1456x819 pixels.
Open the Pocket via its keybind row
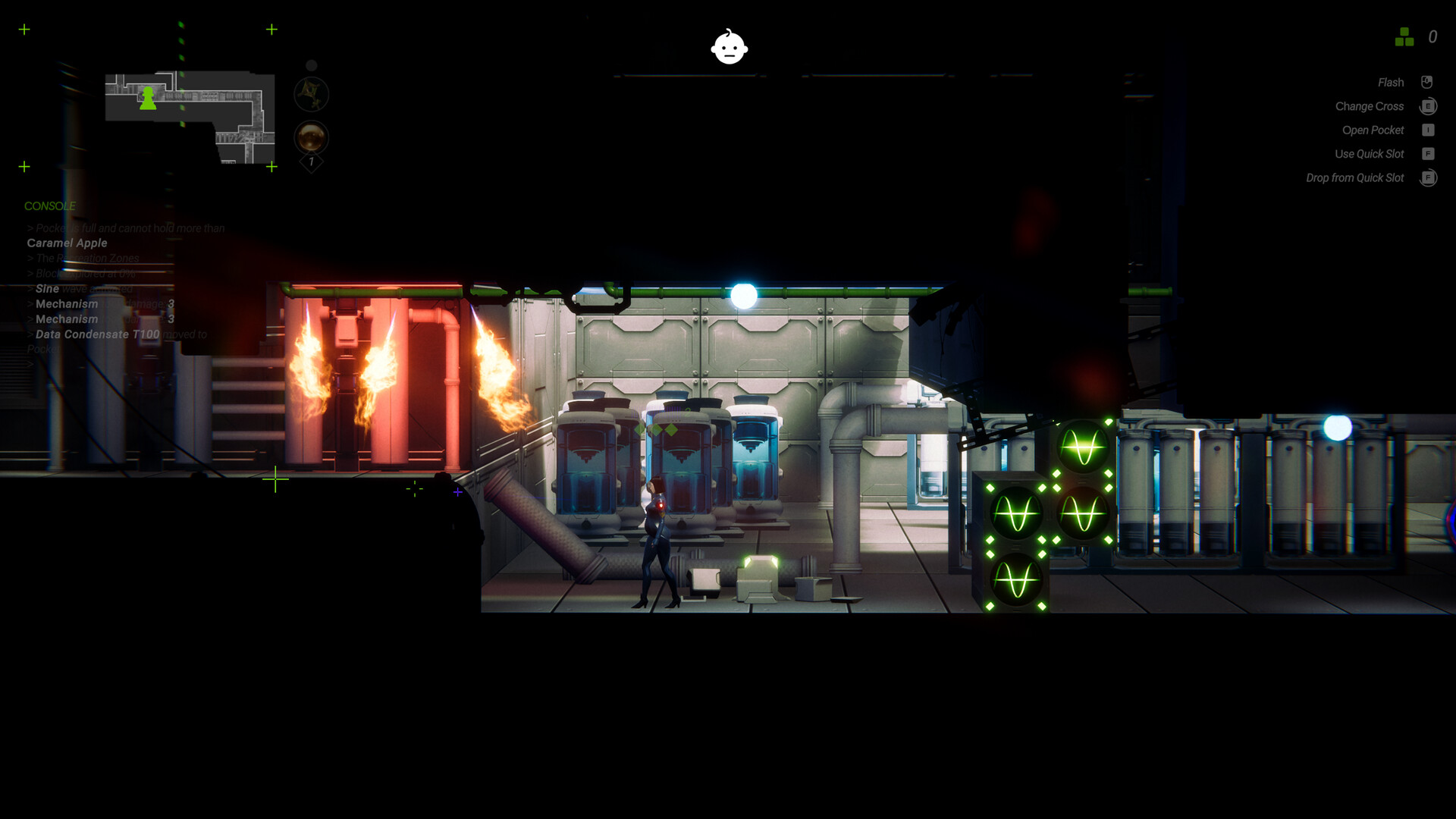1373,130
